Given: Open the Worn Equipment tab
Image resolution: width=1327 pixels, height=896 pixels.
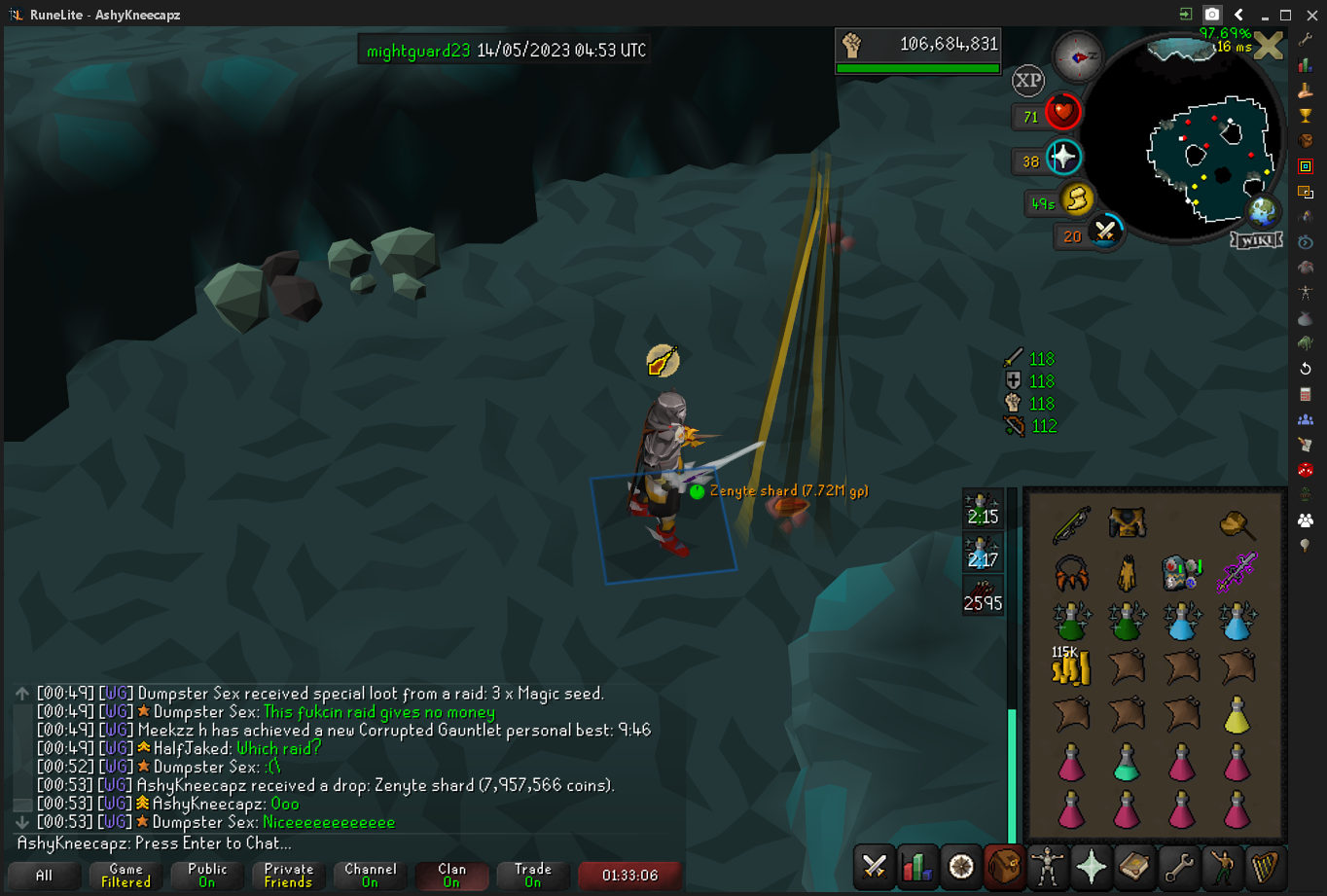Looking at the screenshot, I should click(1048, 867).
